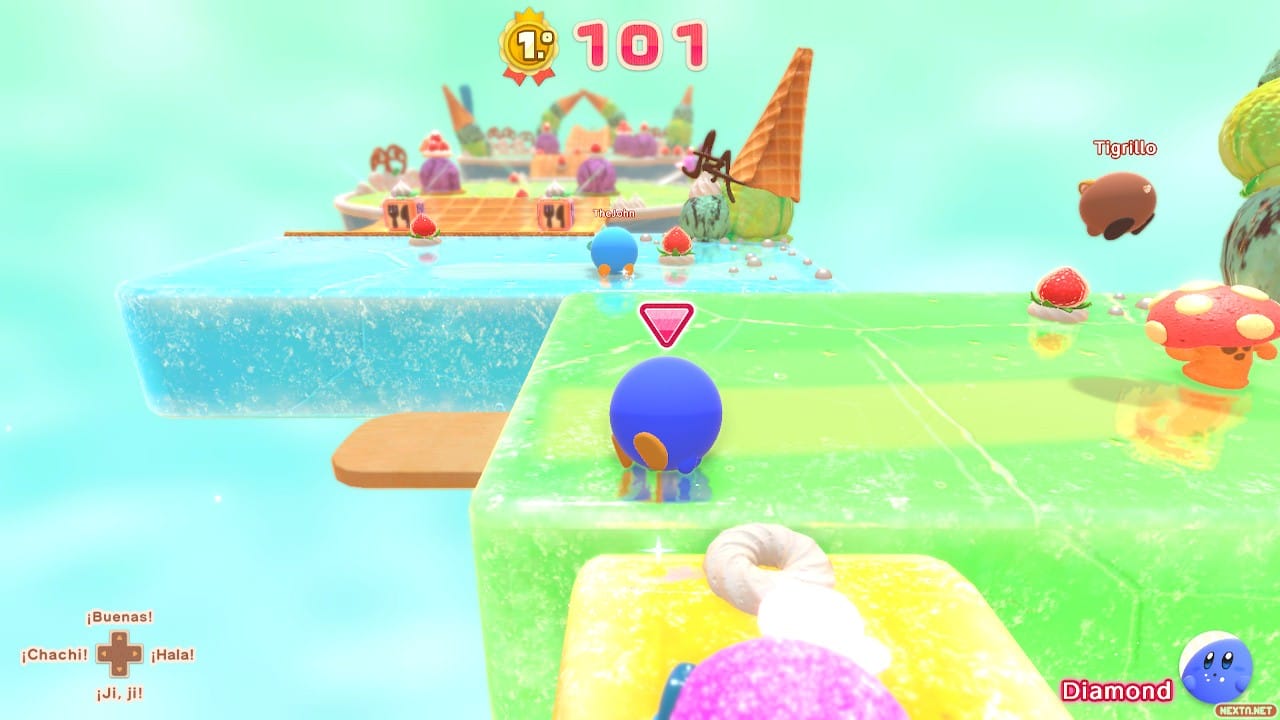Viewport: 1280px width, 720px height.
Task: Select the Tigrillo player name label
Action: click(1124, 148)
